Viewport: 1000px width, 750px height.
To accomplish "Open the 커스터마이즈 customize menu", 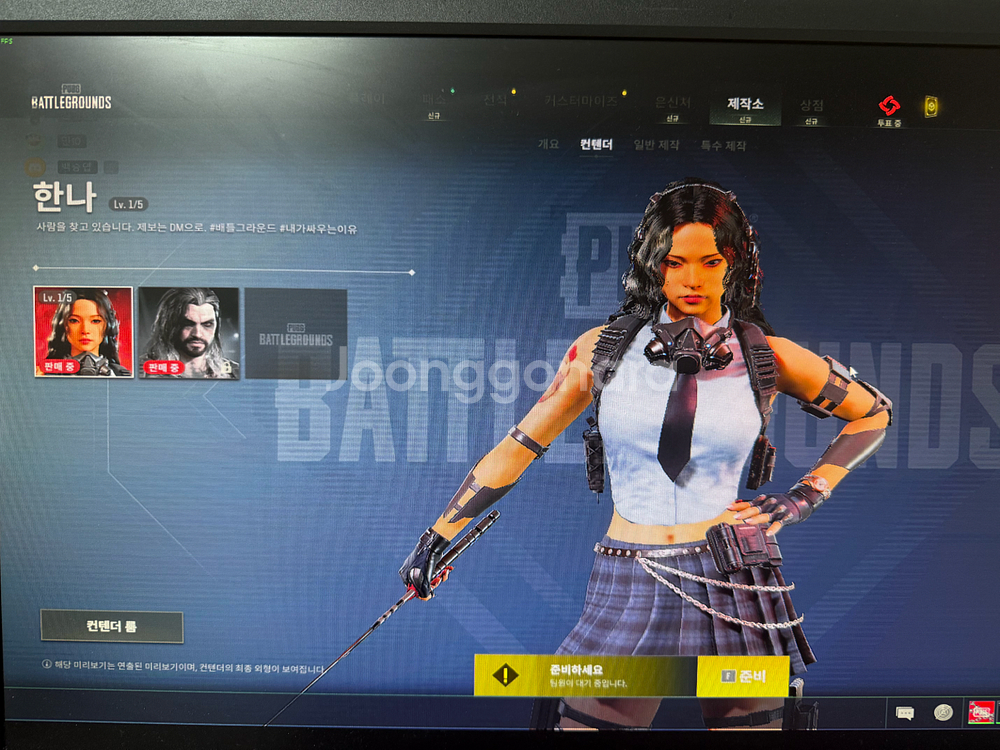I will click(581, 101).
